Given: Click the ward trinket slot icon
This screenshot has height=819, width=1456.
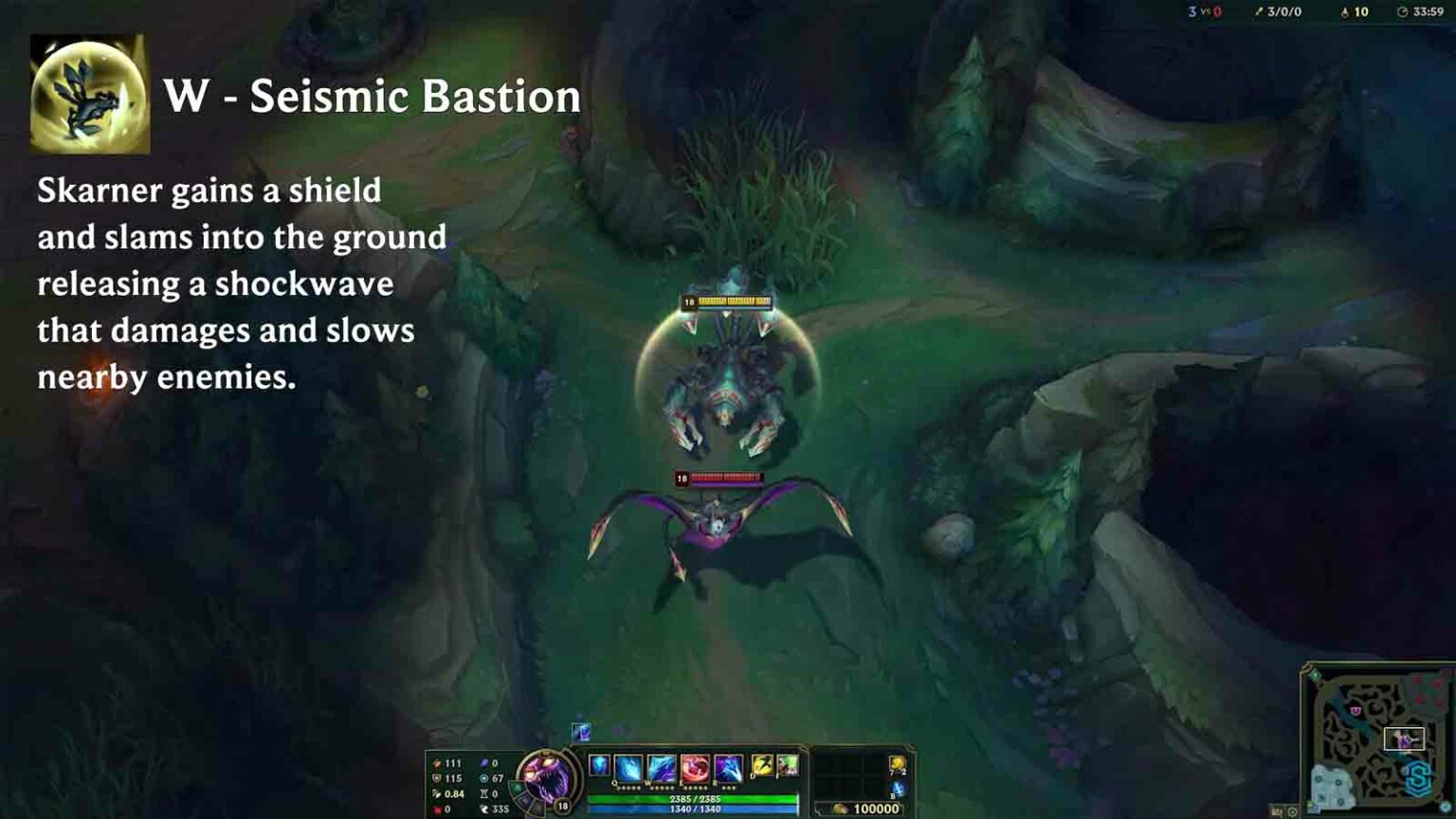Looking at the screenshot, I should point(896,765).
